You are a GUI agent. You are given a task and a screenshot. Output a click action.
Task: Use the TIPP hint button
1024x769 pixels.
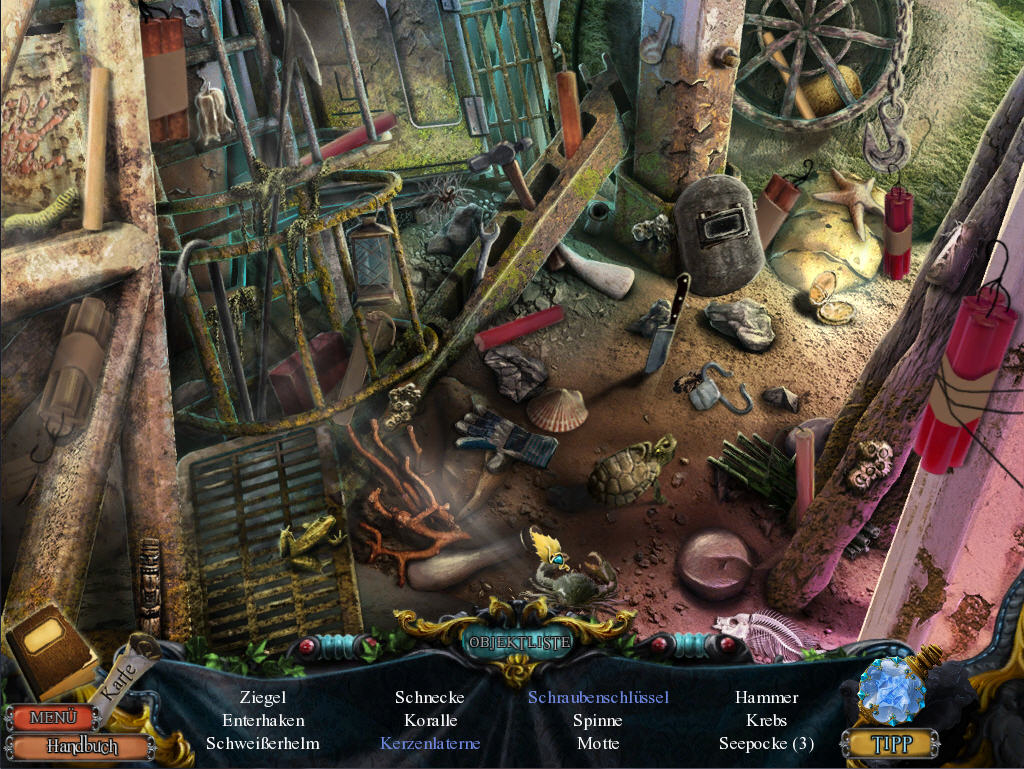889,743
